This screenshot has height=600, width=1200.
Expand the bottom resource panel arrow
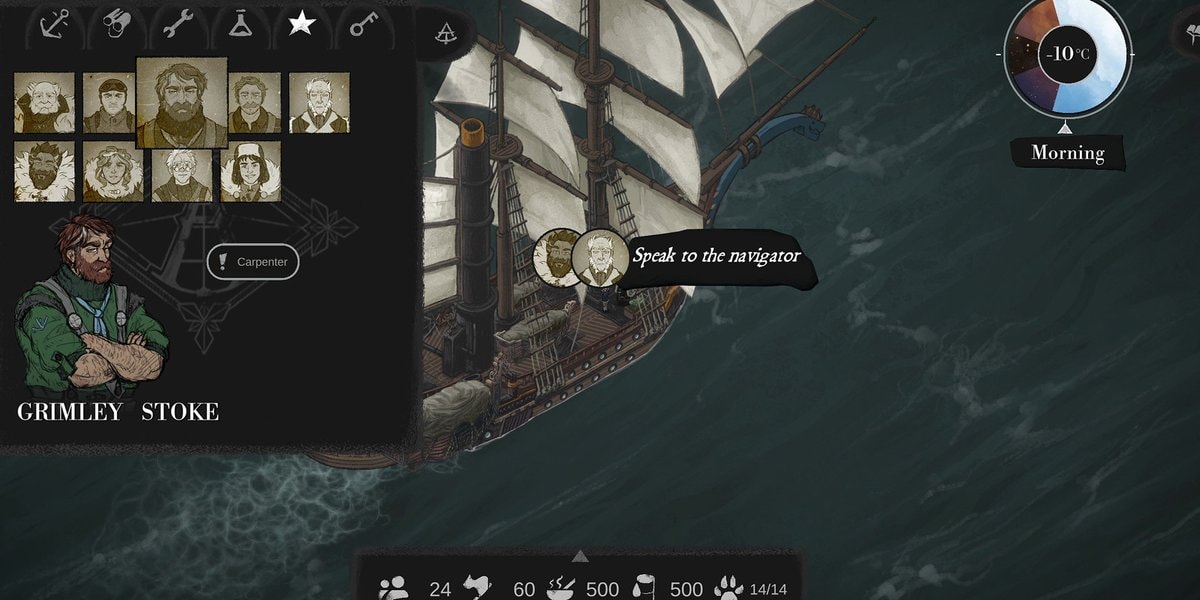(x=580, y=556)
